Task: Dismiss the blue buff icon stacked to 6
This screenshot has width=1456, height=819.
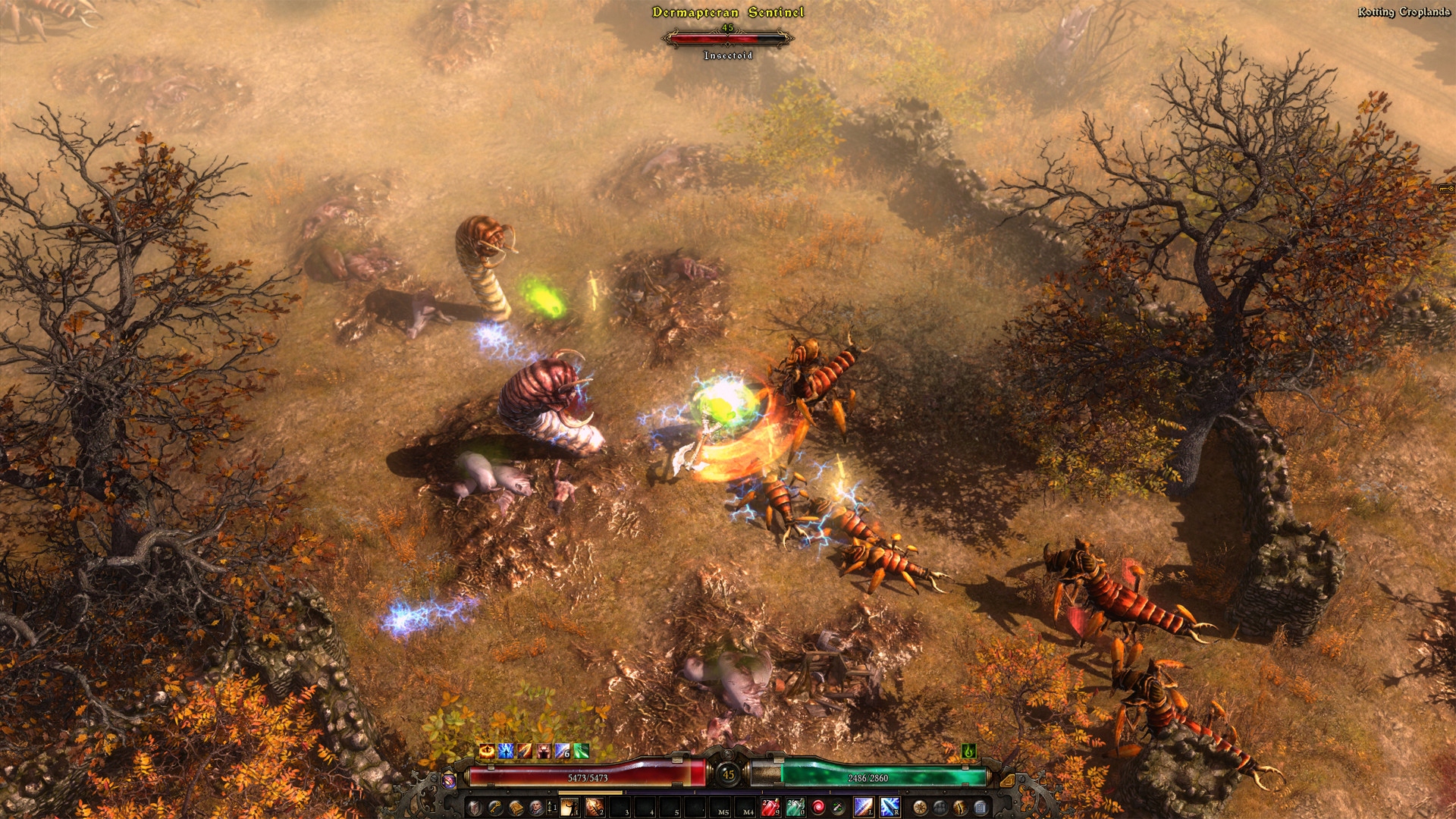Action: (561, 752)
